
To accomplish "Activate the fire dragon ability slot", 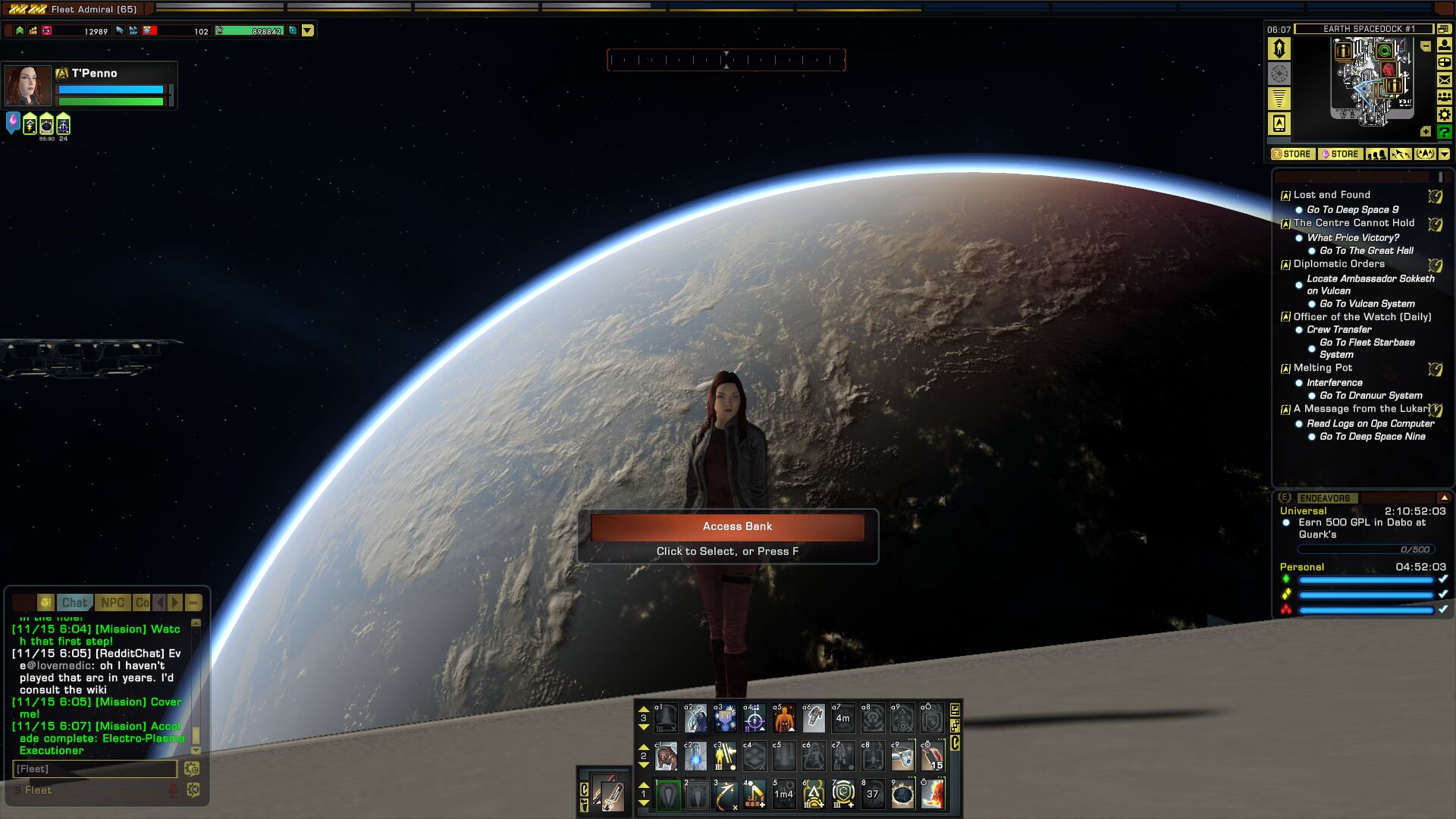I will point(933,794).
